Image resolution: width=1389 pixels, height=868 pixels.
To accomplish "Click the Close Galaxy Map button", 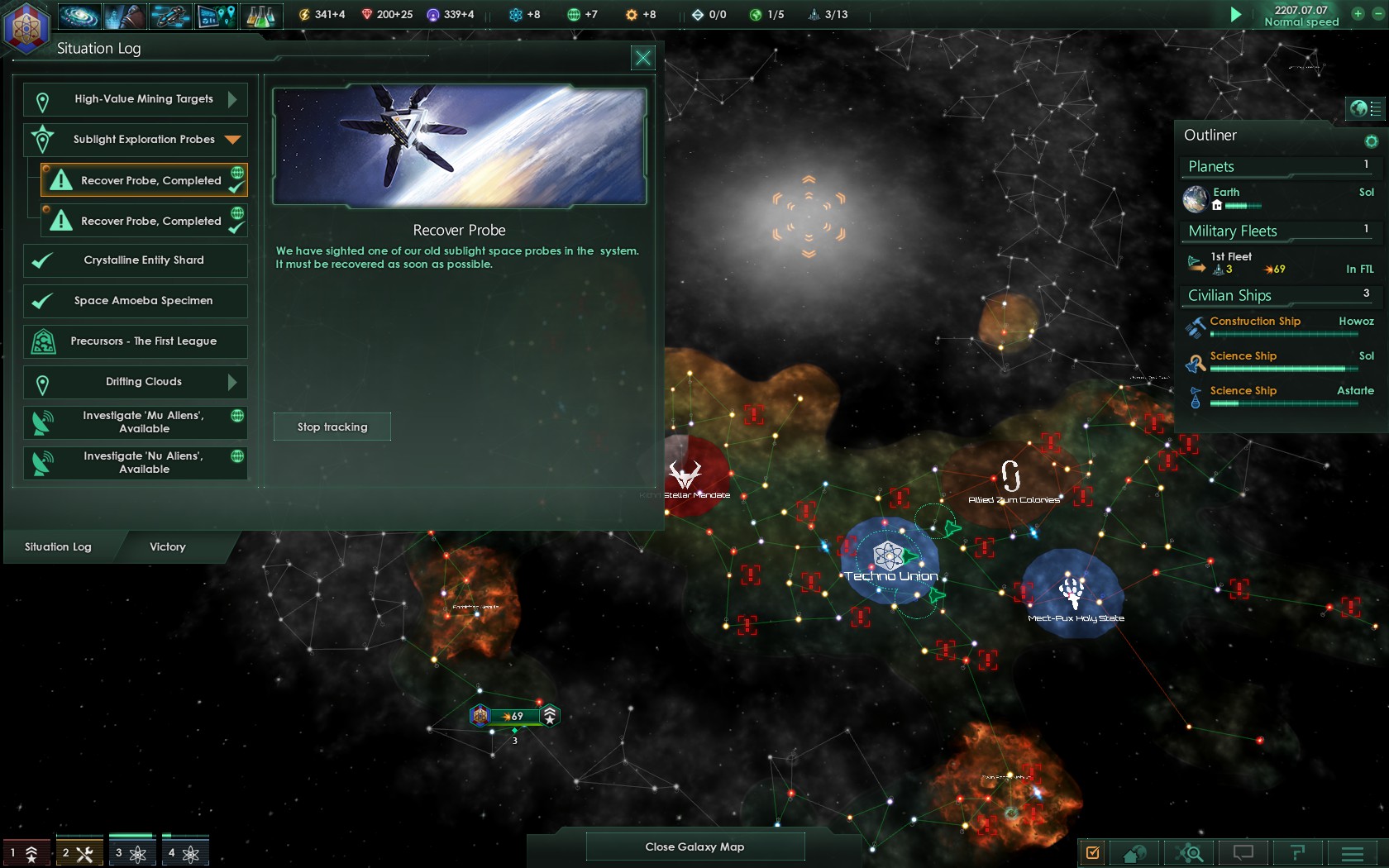I will click(x=694, y=847).
